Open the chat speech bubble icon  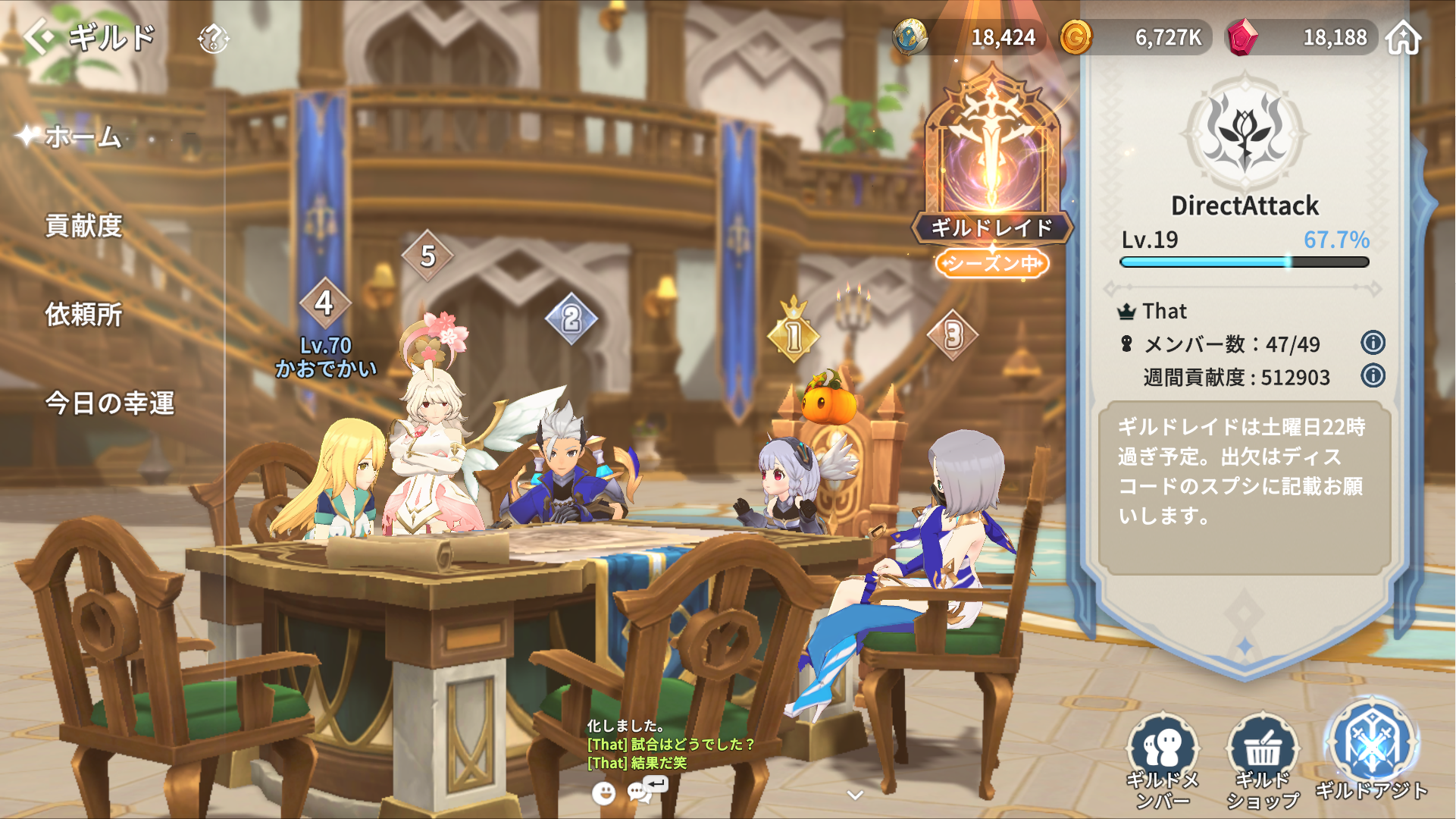tap(640, 792)
